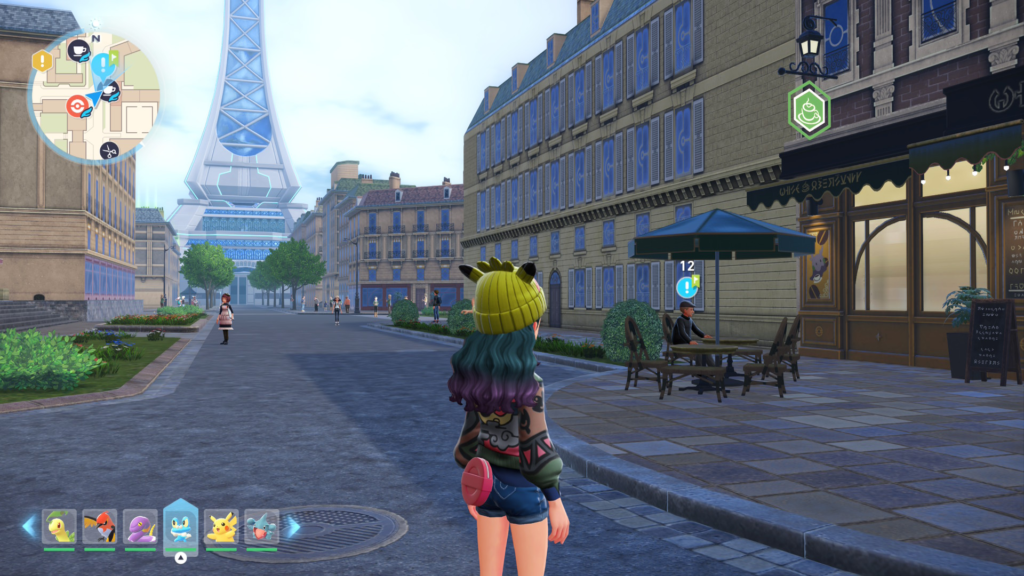This screenshot has height=576, width=1024.
Task: Choose Fletchinder from the party bar
Action: click(100, 526)
